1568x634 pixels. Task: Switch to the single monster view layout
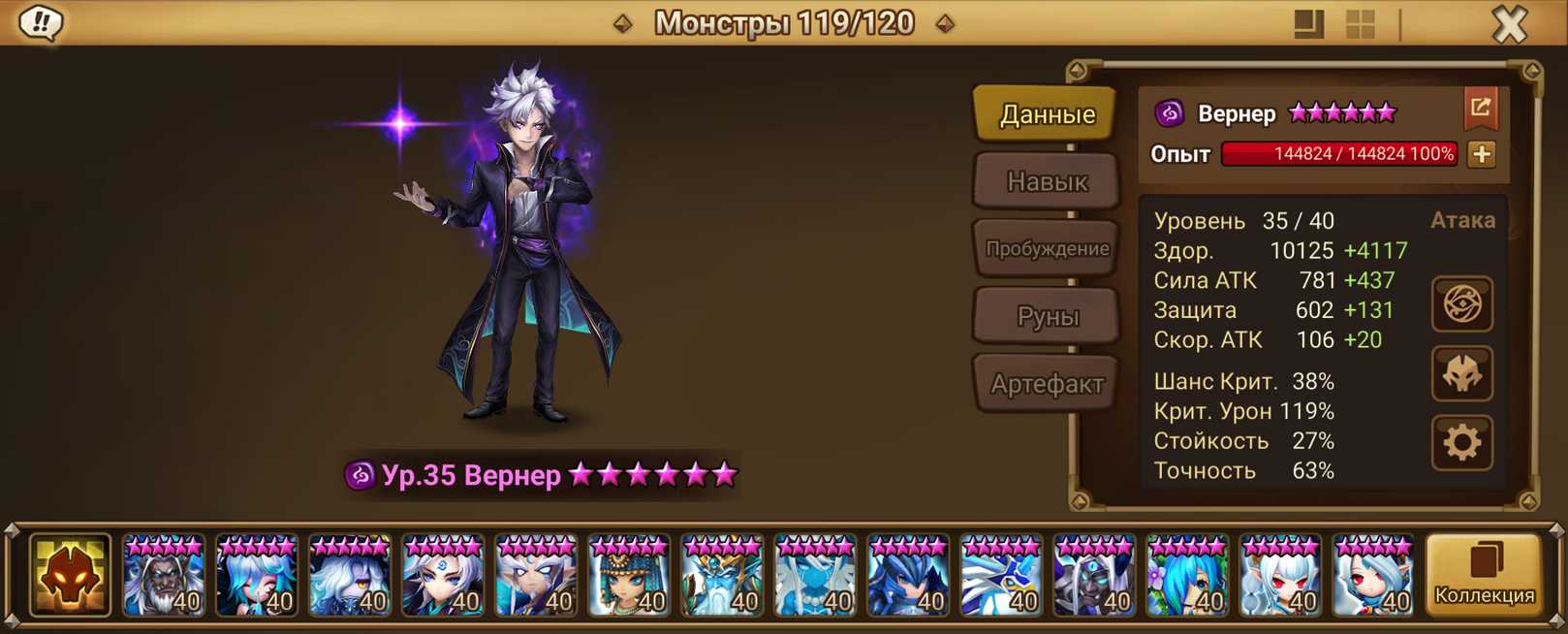(x=1308, y=24)
